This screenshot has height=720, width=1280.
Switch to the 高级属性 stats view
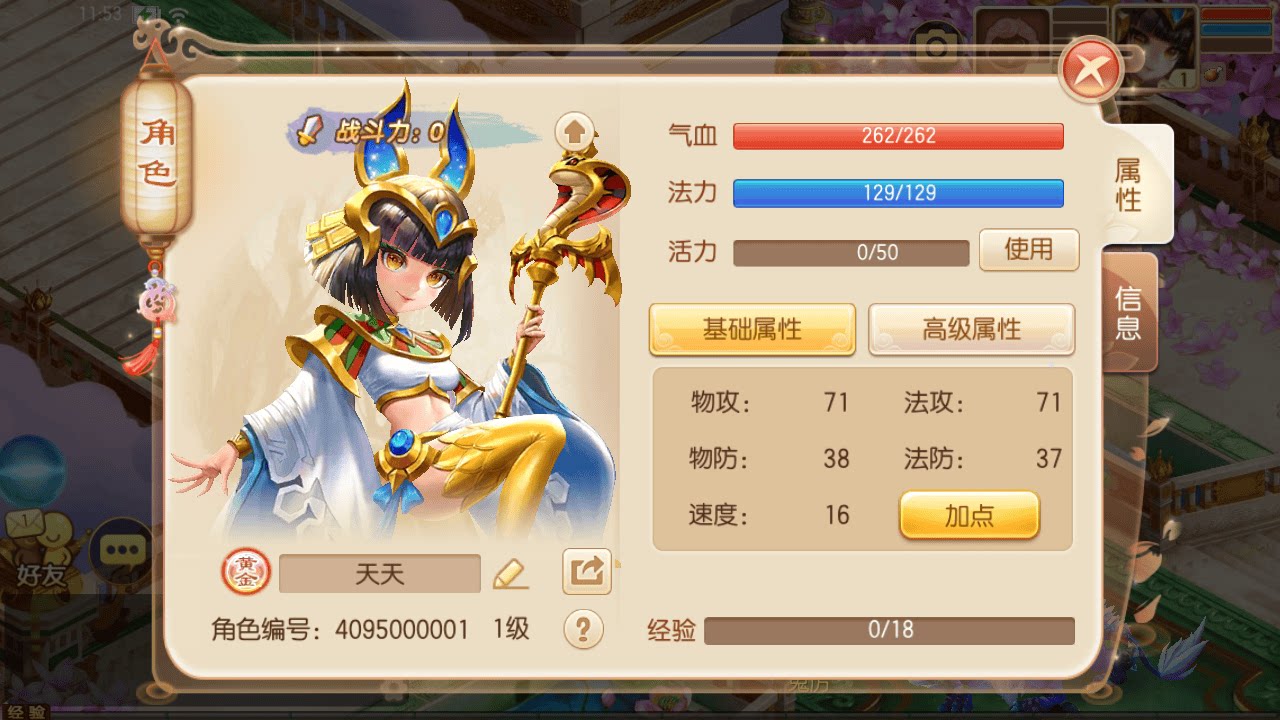point(971,330)
